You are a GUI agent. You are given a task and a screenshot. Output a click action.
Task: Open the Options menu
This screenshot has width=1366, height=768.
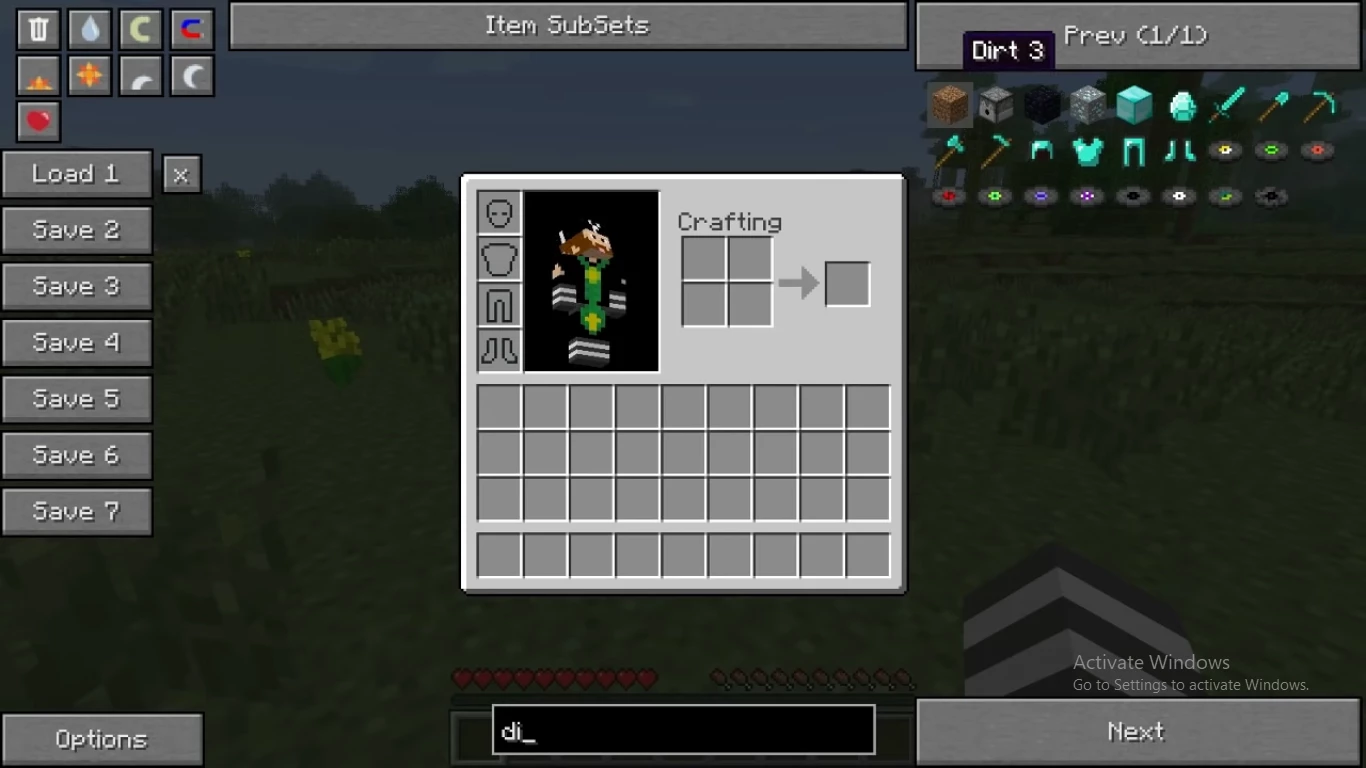click(102, 740)
